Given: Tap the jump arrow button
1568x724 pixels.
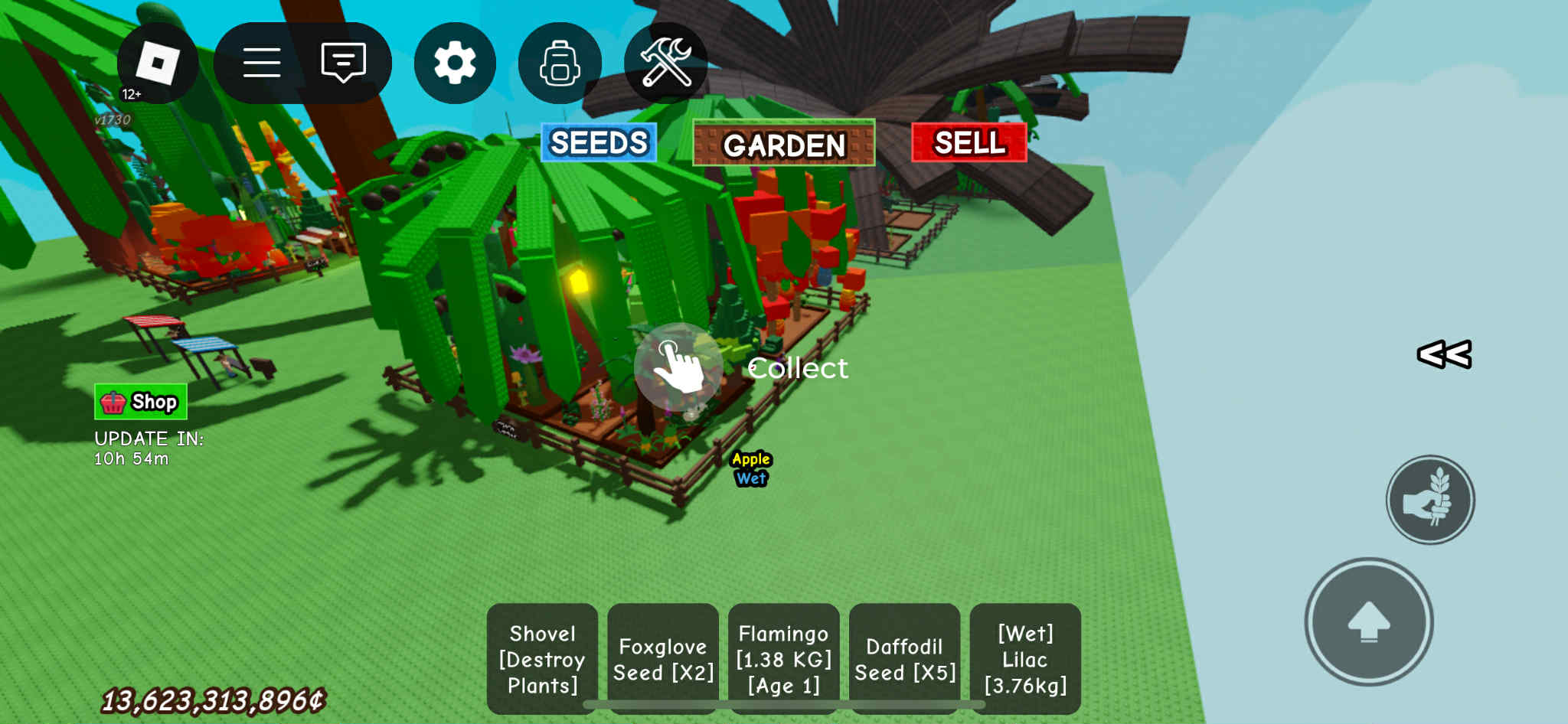Looking at the screenshot, I should click(x=1368, y=621).
